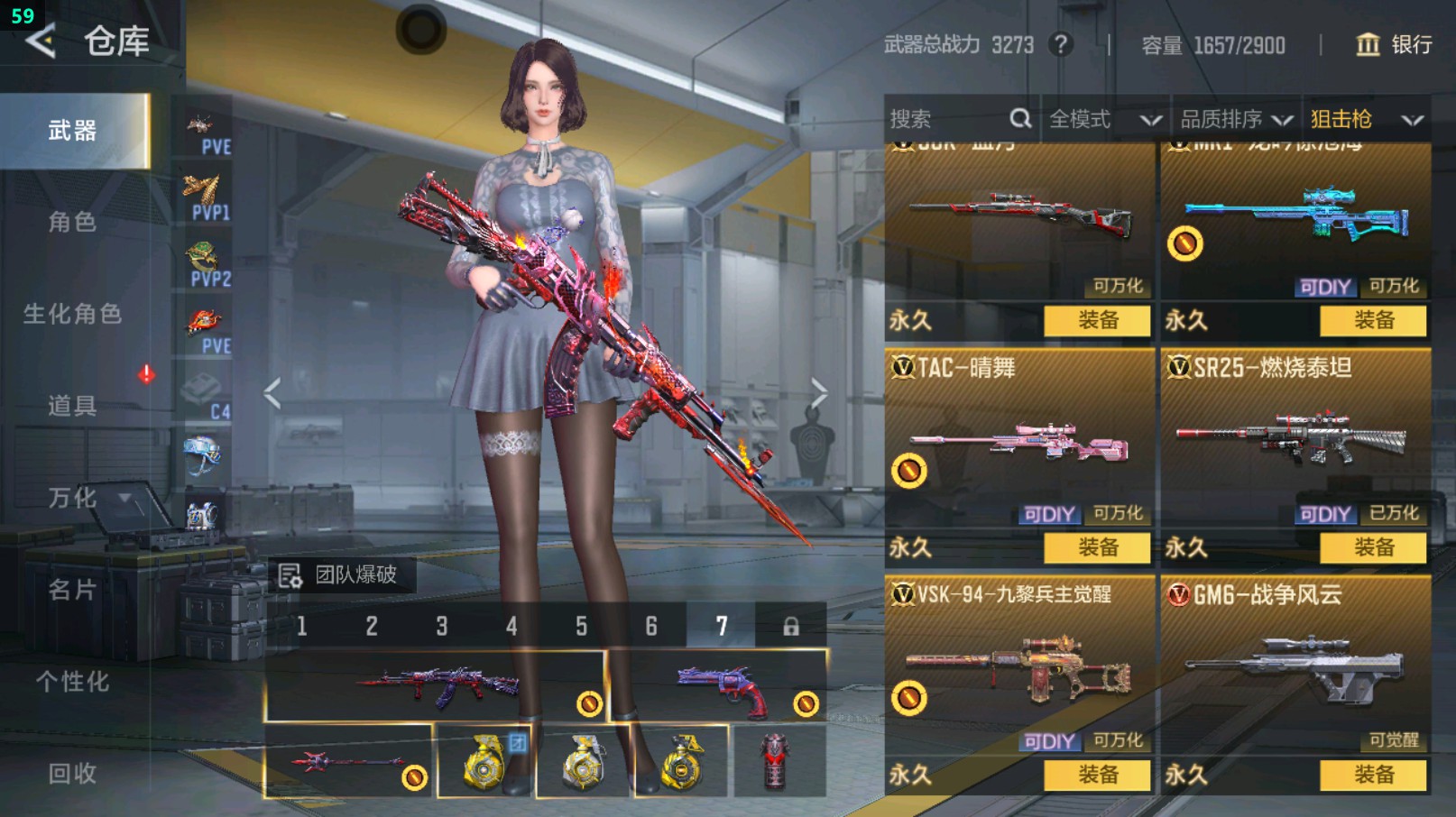Switch to the 角色 category
The width and height of the screenshot is (1456, 817).
click(72, 222)
